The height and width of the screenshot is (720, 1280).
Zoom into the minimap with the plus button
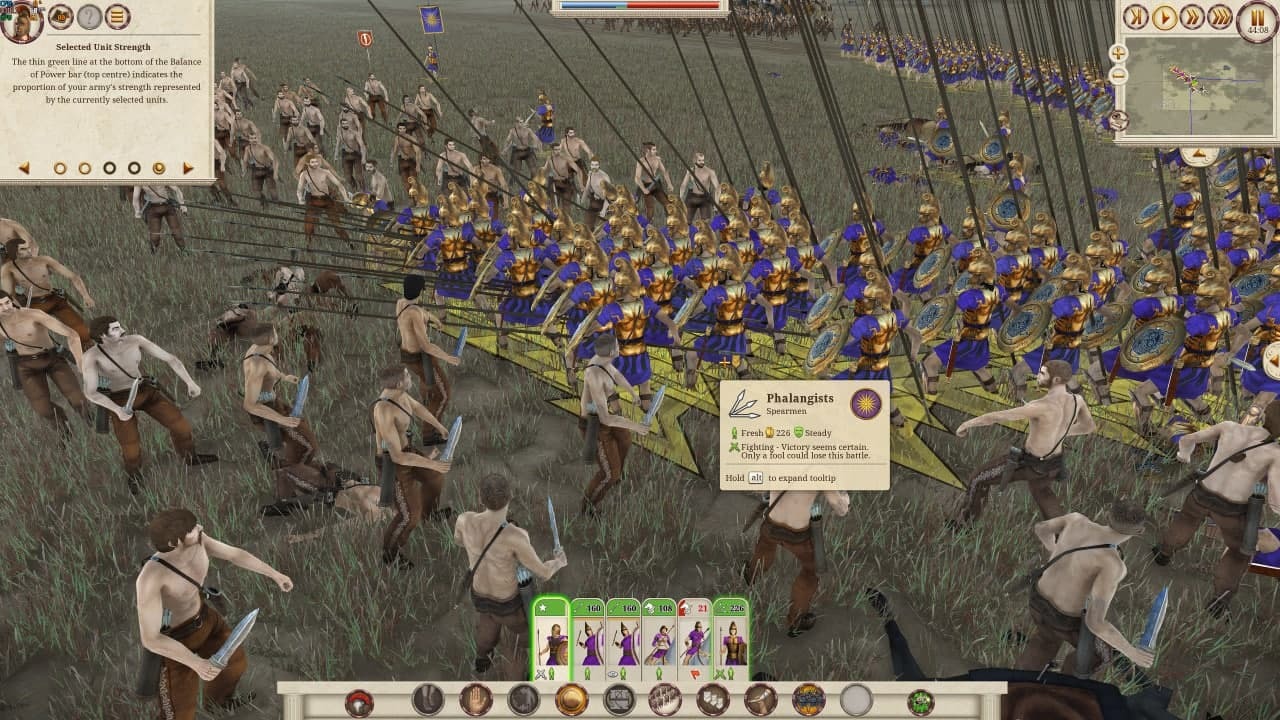pyautogui.click(x=1118, y=53)
